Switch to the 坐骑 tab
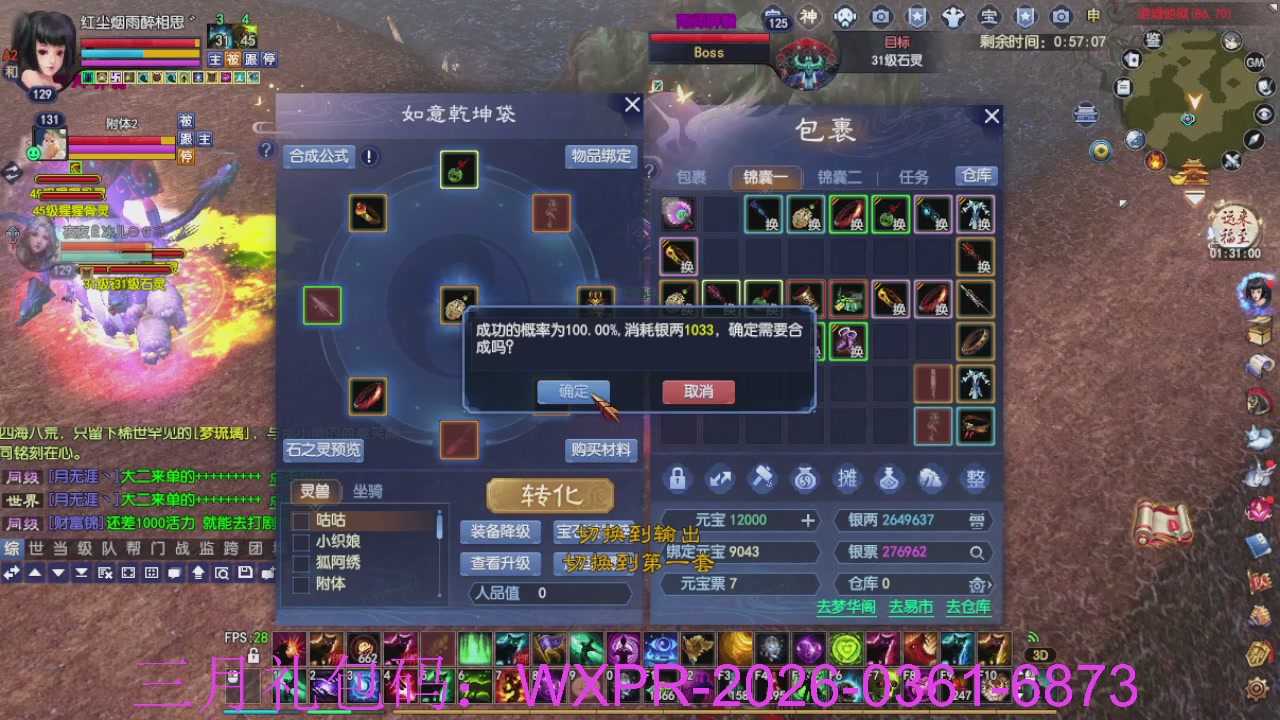Image resolution: width=1280 pixels, height=720 pixels. [368, 492]
